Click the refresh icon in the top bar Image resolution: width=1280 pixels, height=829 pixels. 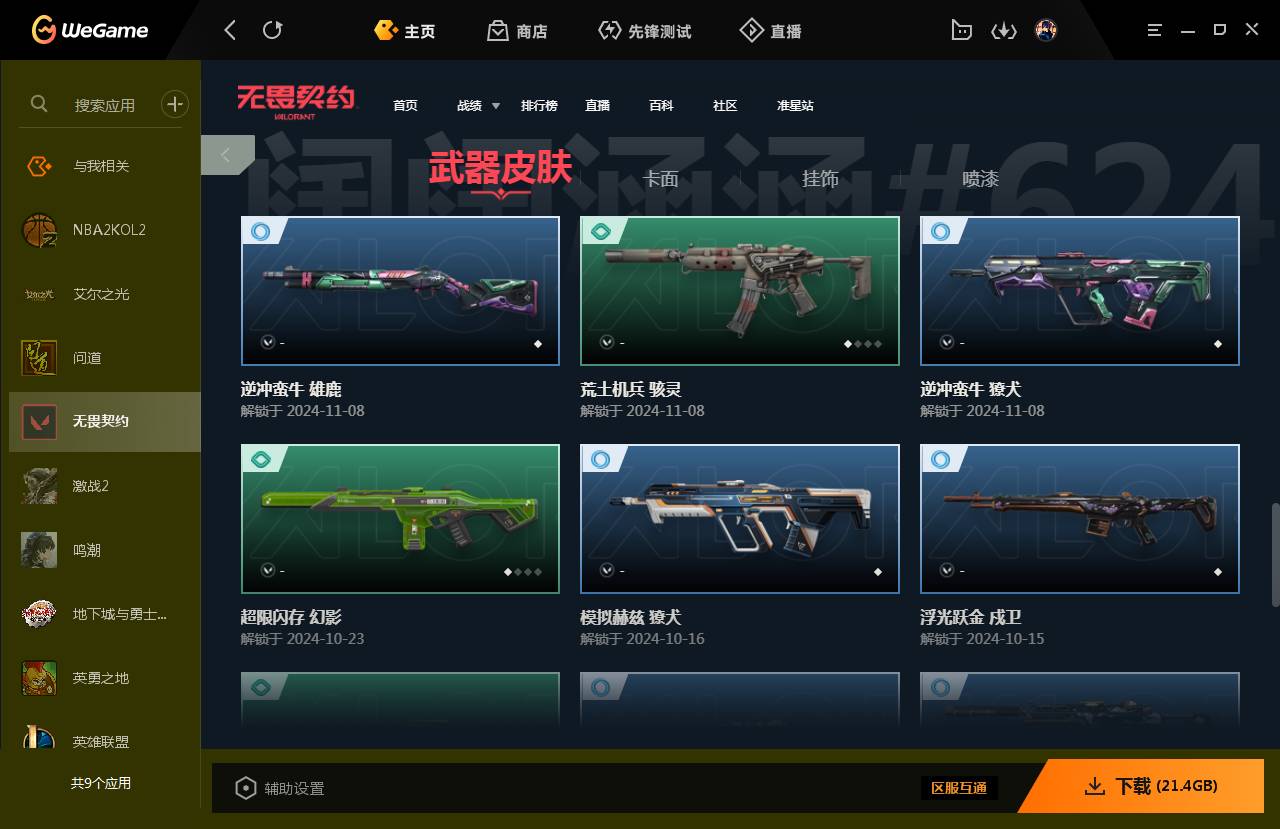[x=272, y=30]
